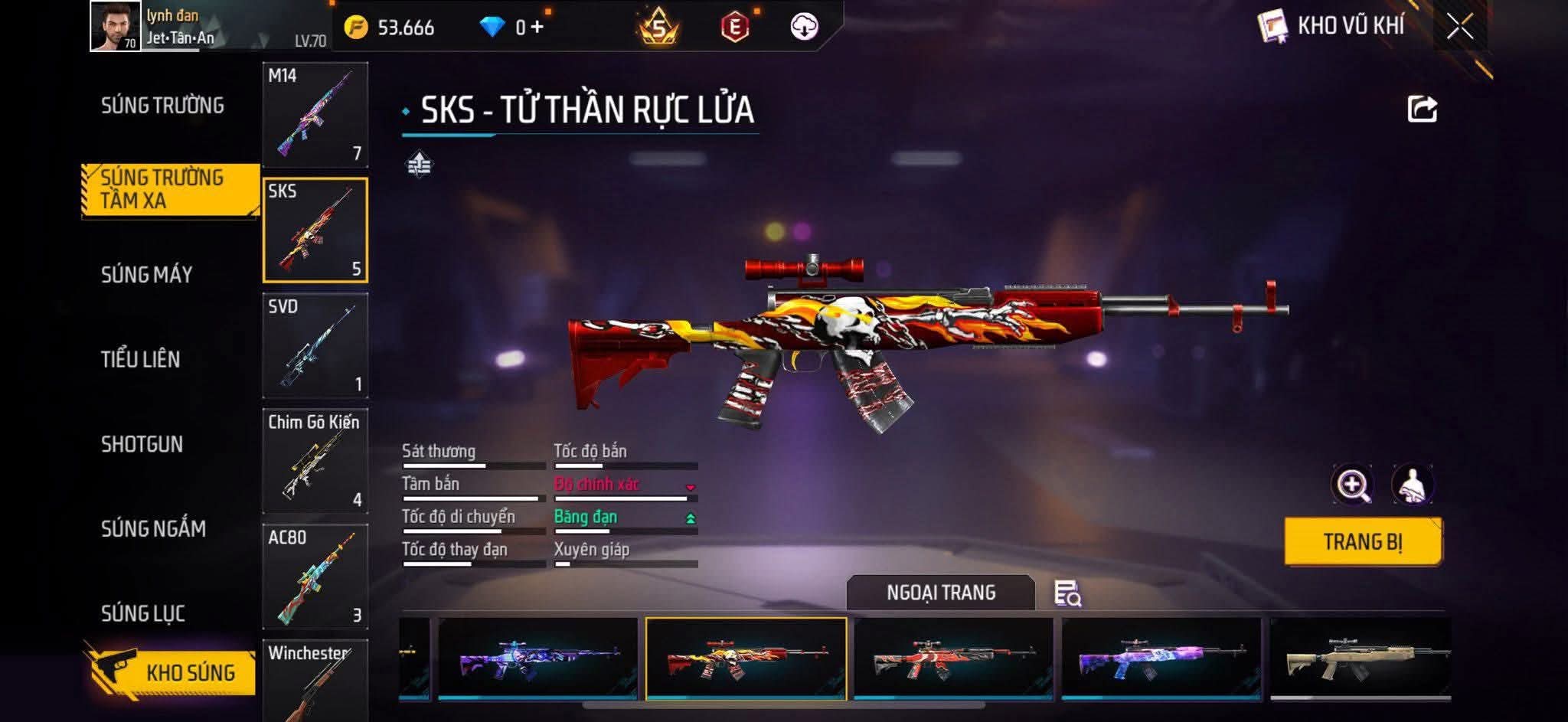Switch to SÚNG TRƯỜNG category
The image size is (1568, 722).
(x=162, y=106)
